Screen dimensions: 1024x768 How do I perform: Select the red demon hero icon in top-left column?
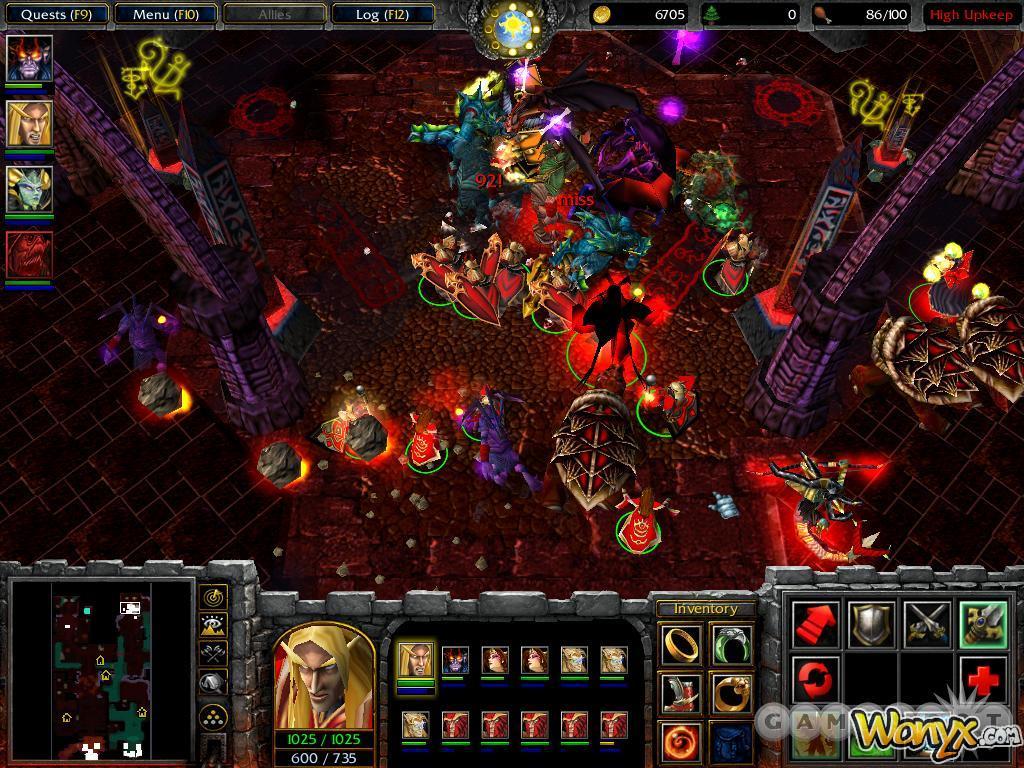[x=29, y=255]
